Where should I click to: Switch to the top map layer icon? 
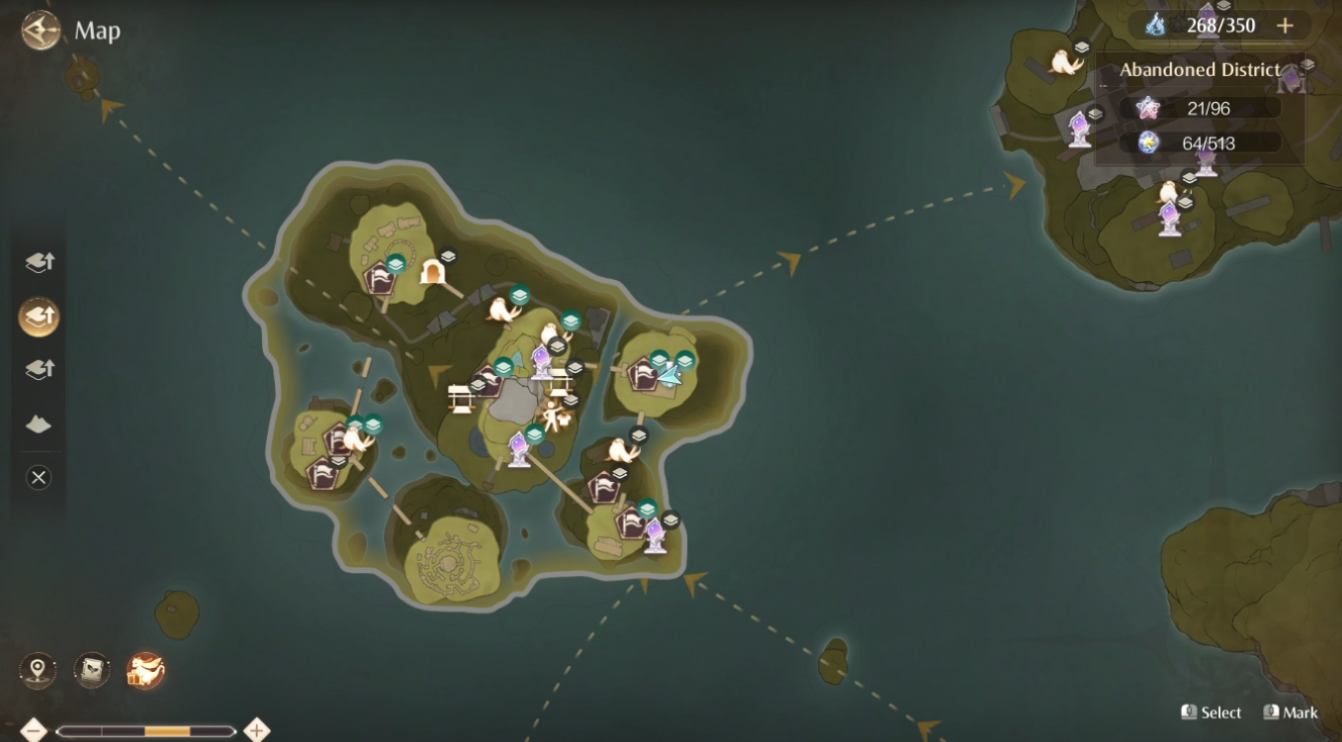[38, 262]
